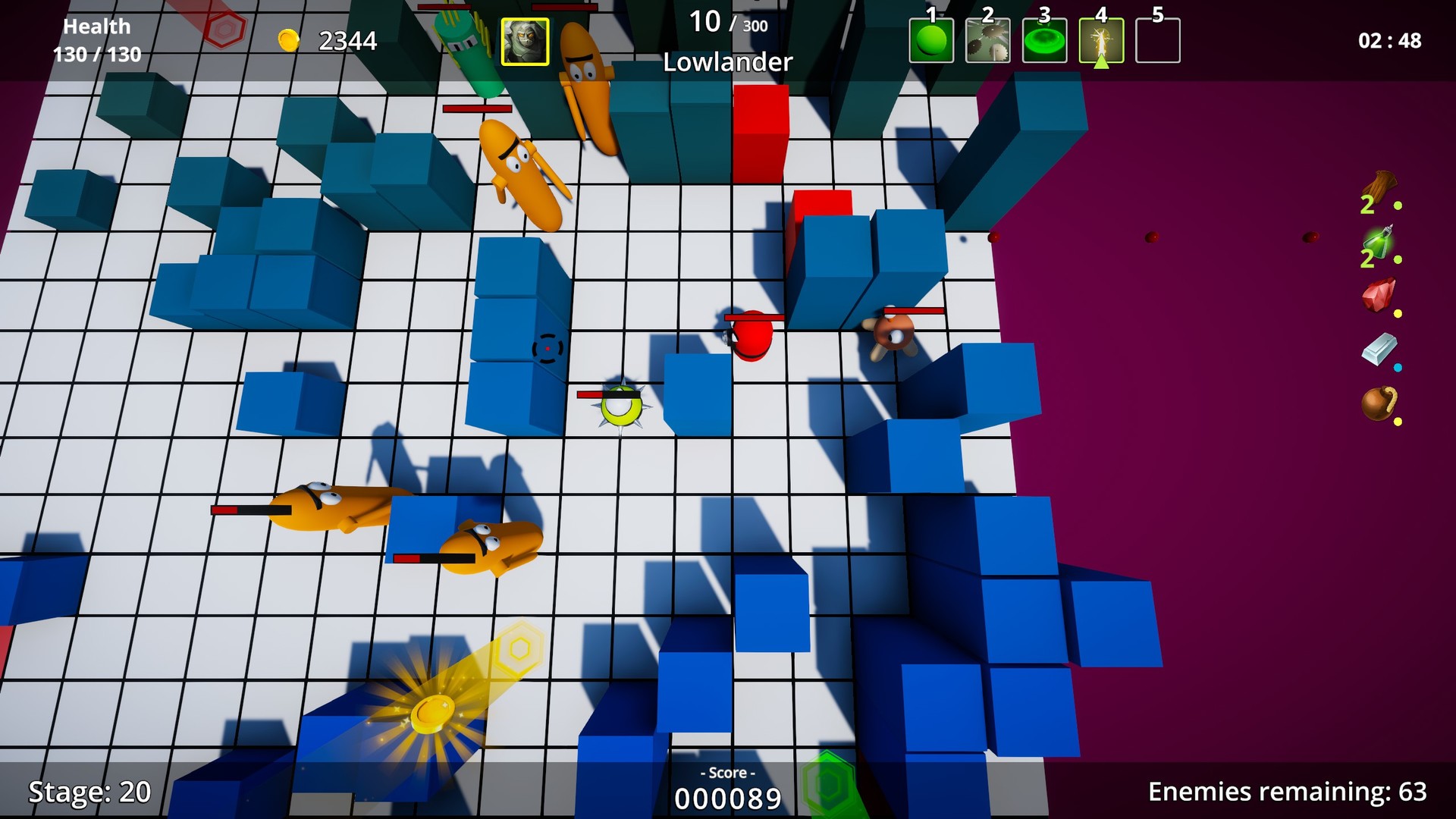
Task: Open the character portrait with yellow border
Action: pos(526,40)
